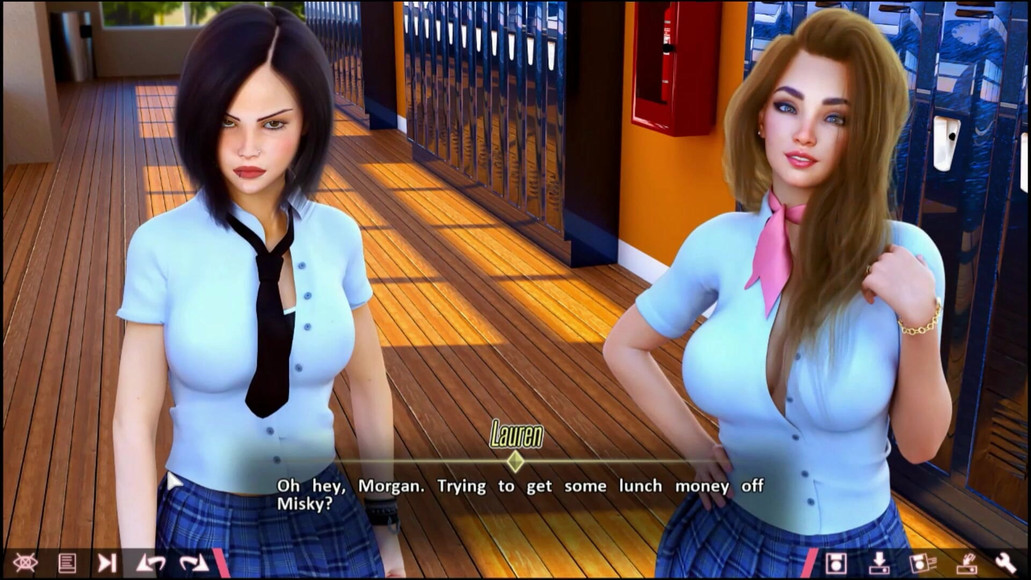Open the save game floppy disk icon
1031x580 pixels.
tap(836, 562)
